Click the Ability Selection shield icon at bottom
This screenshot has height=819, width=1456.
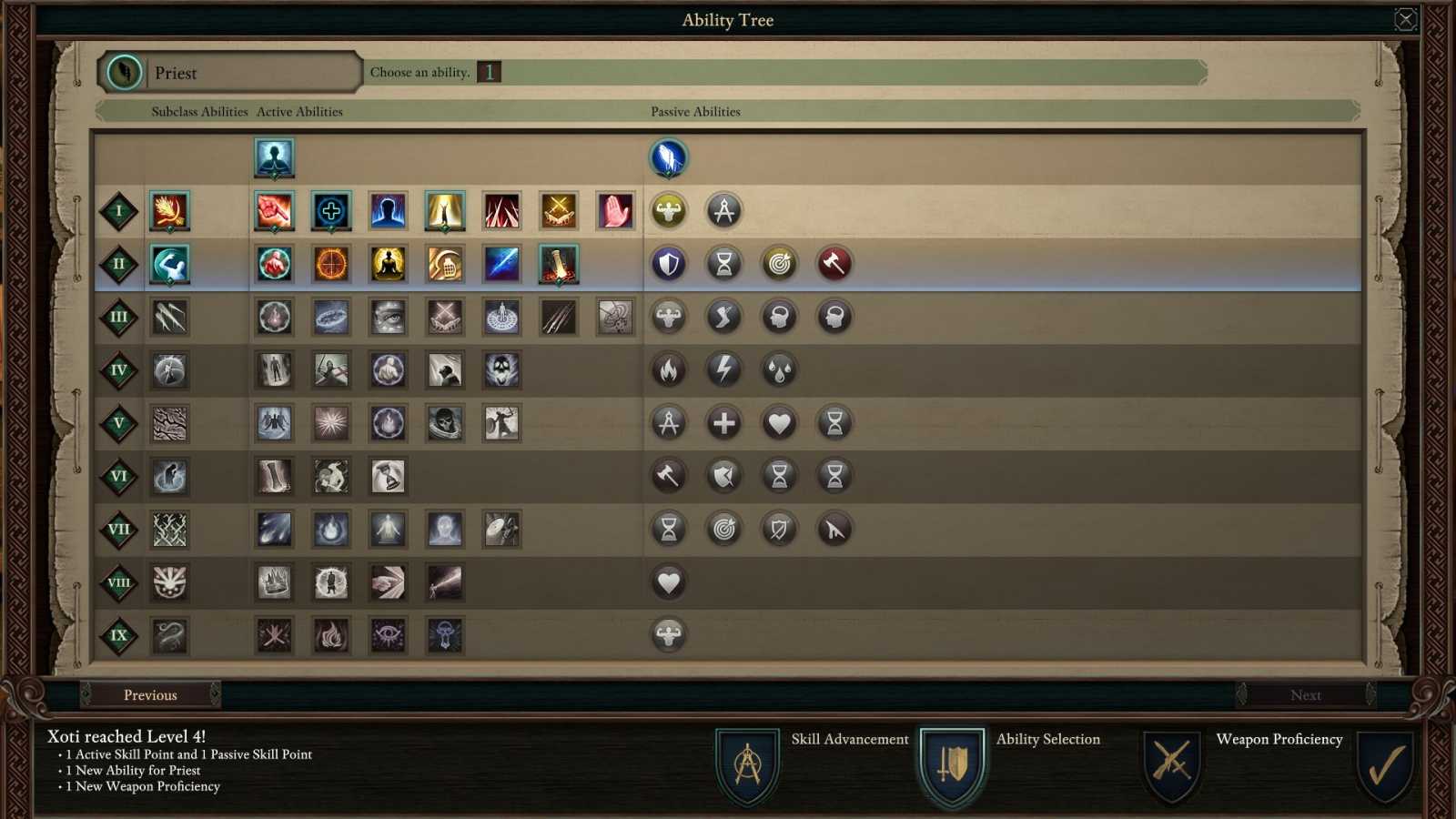click(954, 764)
